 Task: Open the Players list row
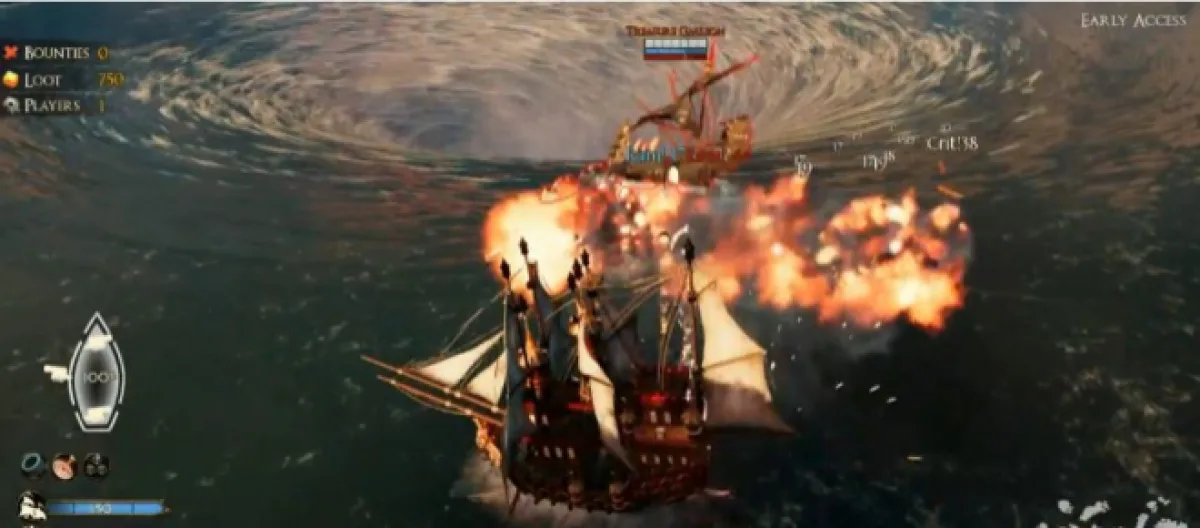coord(55,105)
